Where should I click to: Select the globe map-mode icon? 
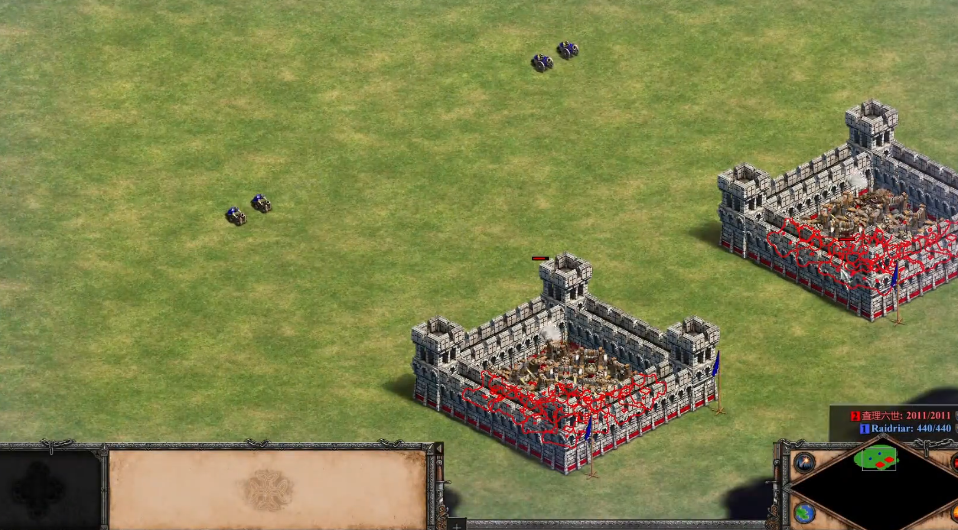click(x=804, y=513)
